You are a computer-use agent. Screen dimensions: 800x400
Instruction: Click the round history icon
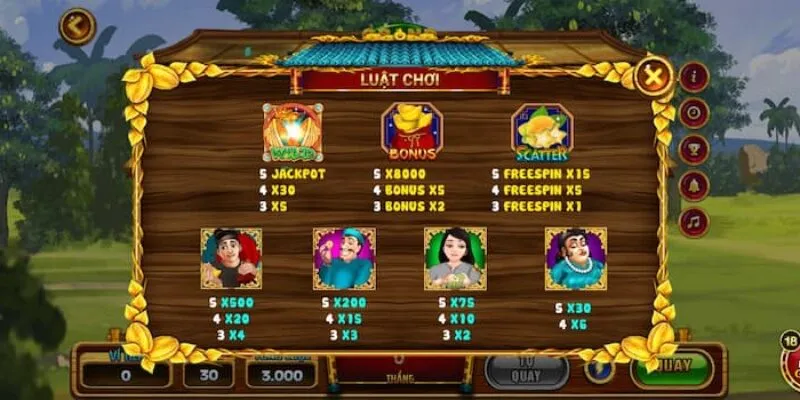click(694, 113)
